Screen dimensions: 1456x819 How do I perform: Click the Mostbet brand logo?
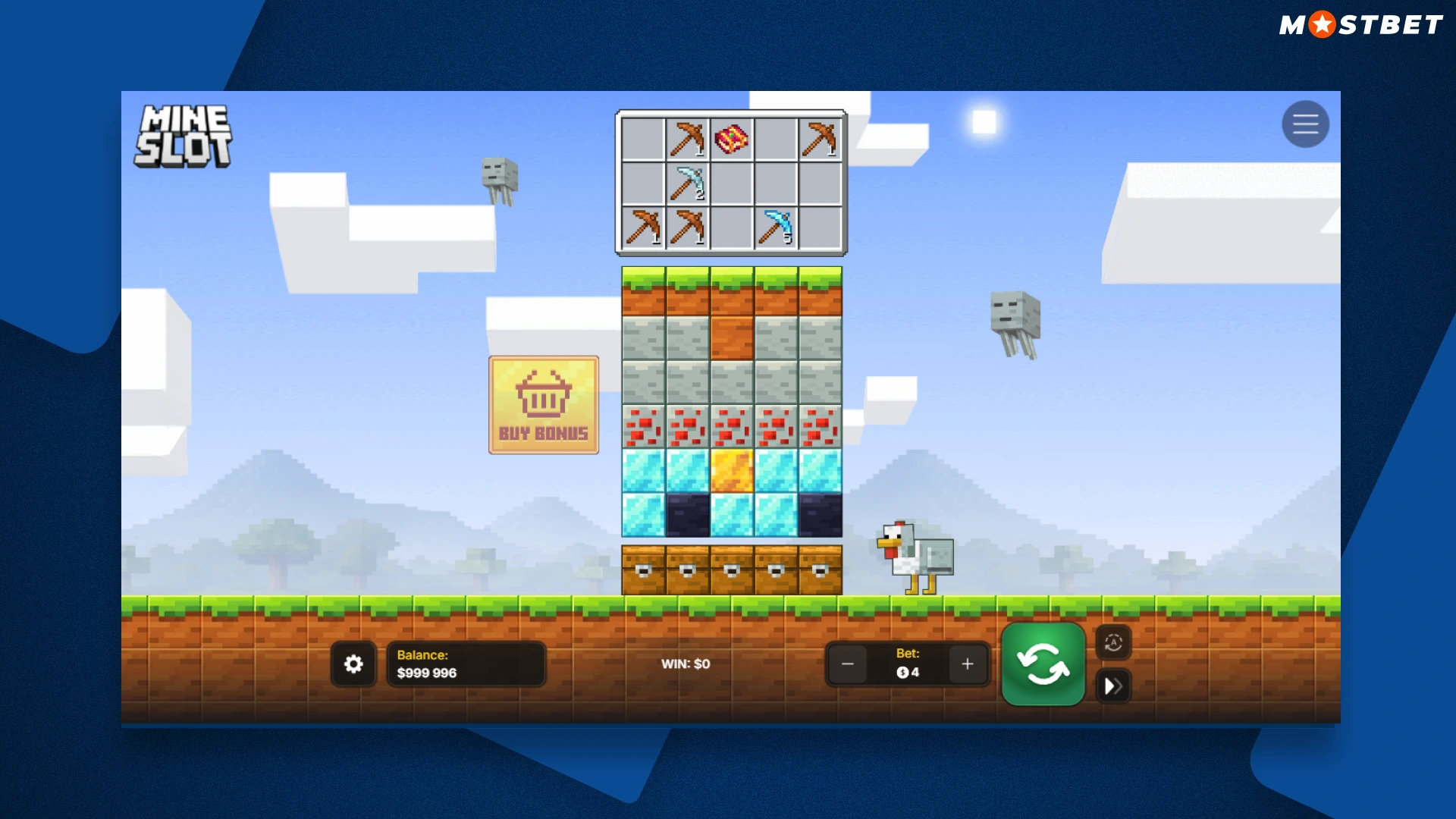[x=1360, y=24]
